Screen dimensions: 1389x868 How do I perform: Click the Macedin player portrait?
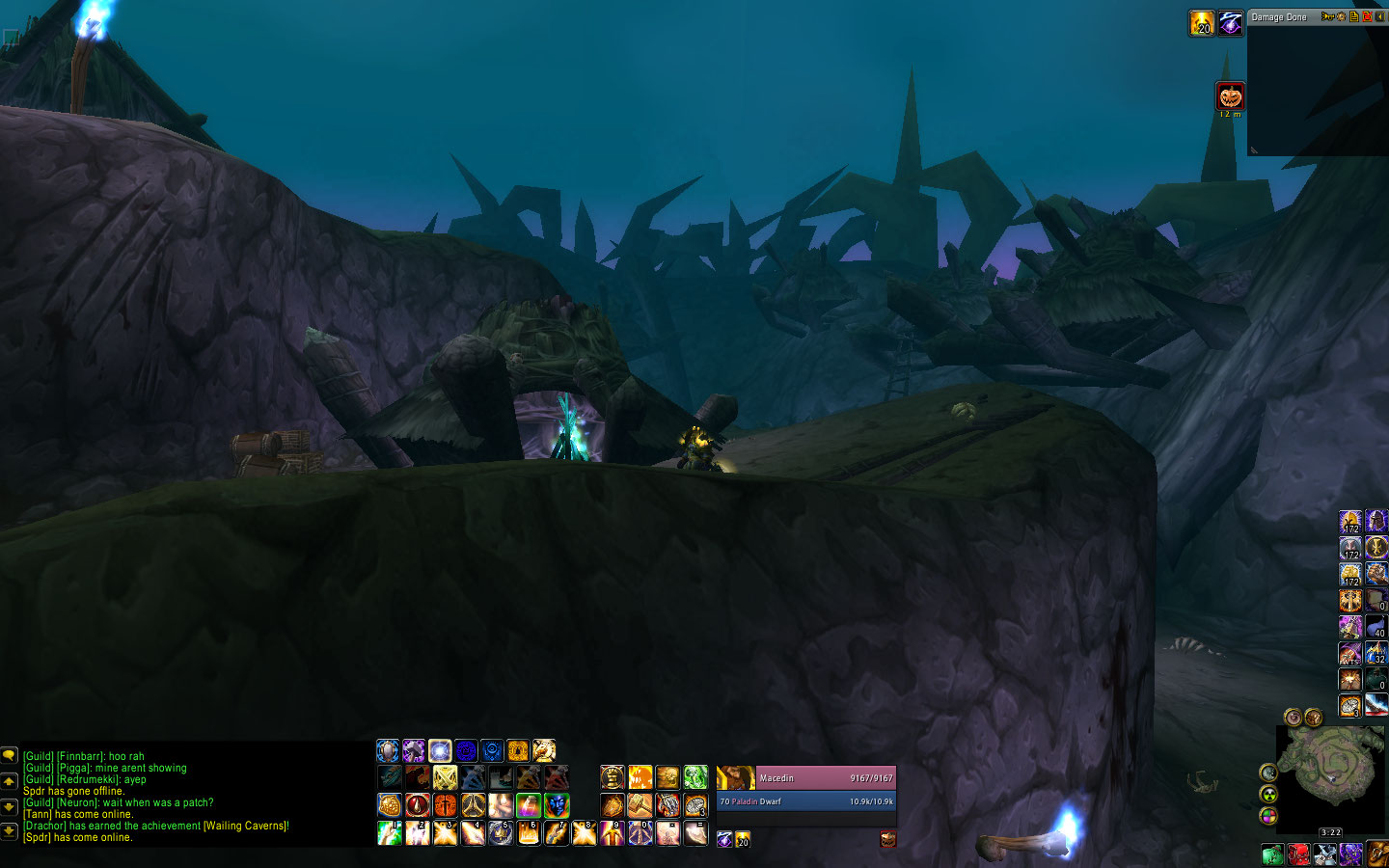tap(735, 777)
